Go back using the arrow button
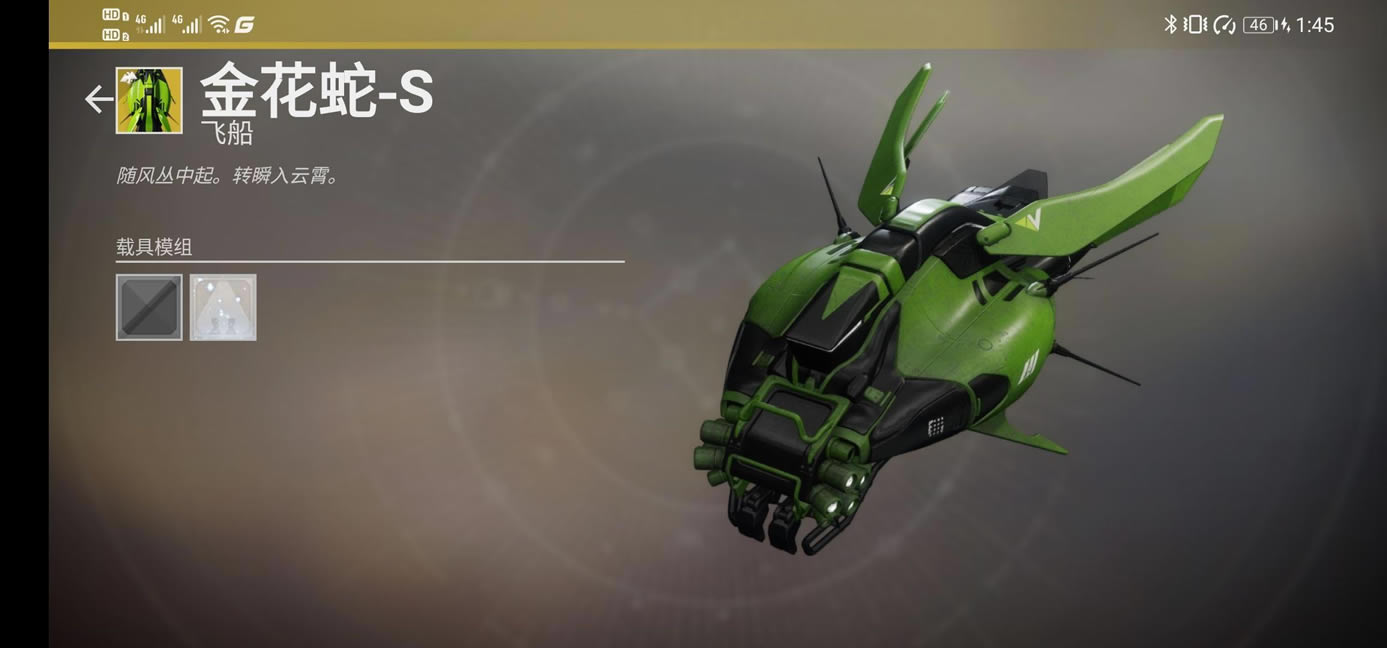Viewport: 1387px width, 648px height. click(x=98, y=99)
